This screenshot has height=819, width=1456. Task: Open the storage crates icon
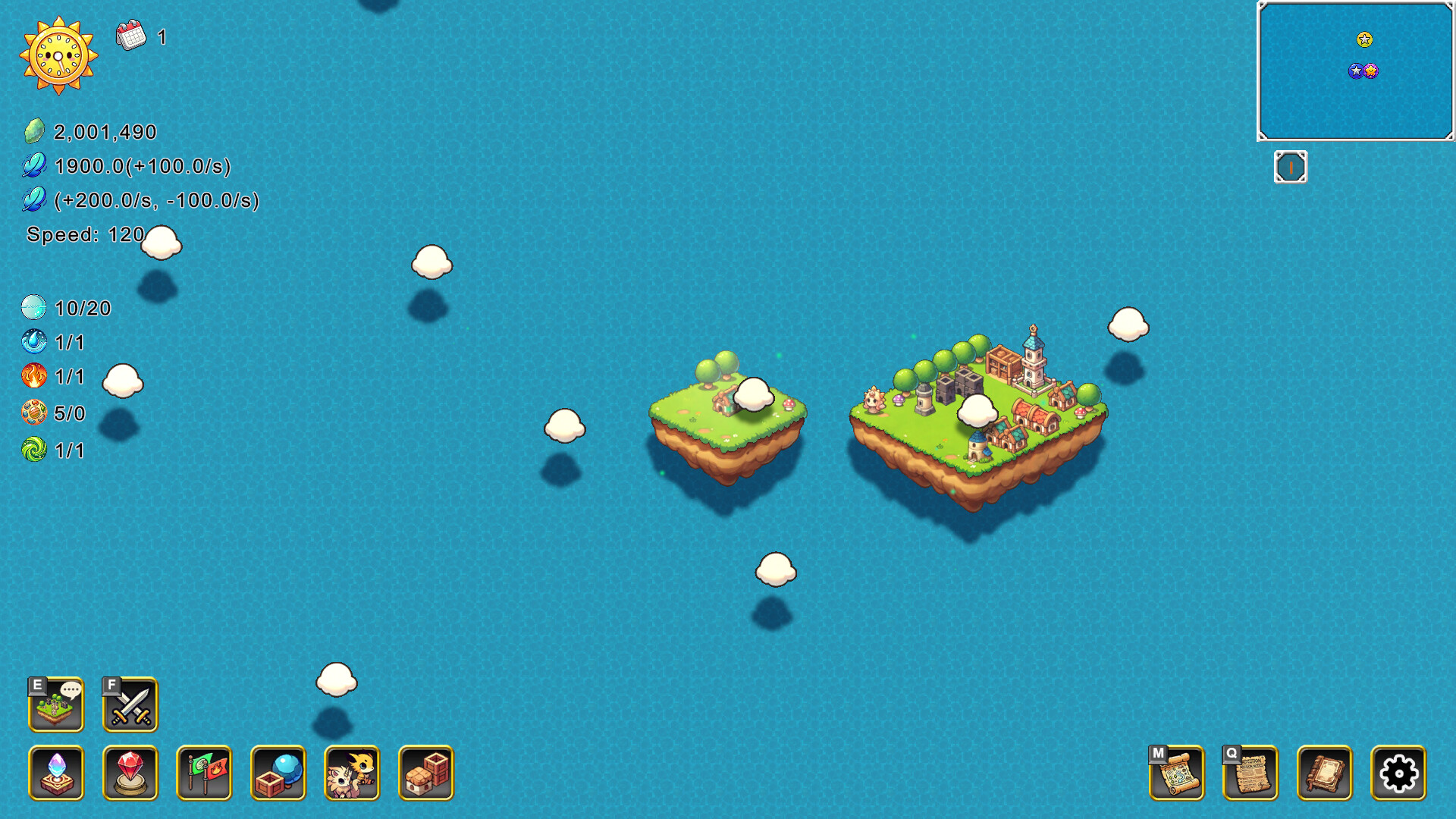(425, 775)
